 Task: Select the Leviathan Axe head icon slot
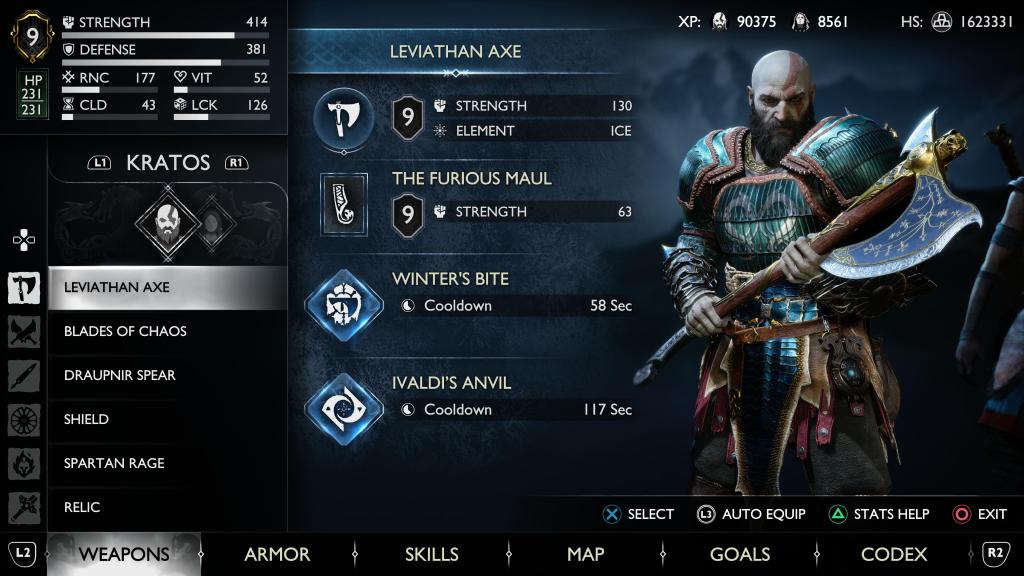[344, 119]
